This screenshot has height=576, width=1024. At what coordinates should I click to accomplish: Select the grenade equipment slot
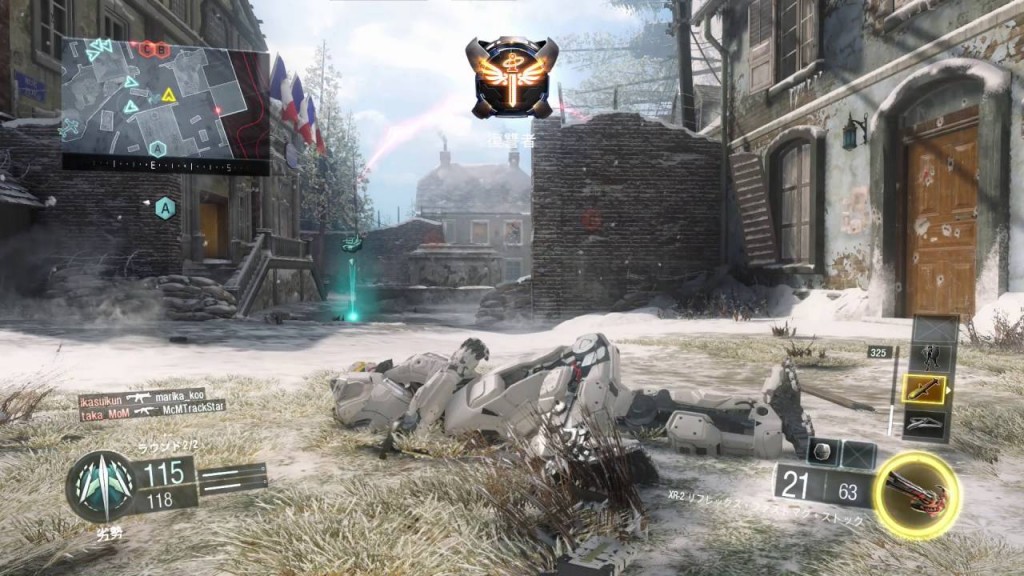[x=822, y=452]
